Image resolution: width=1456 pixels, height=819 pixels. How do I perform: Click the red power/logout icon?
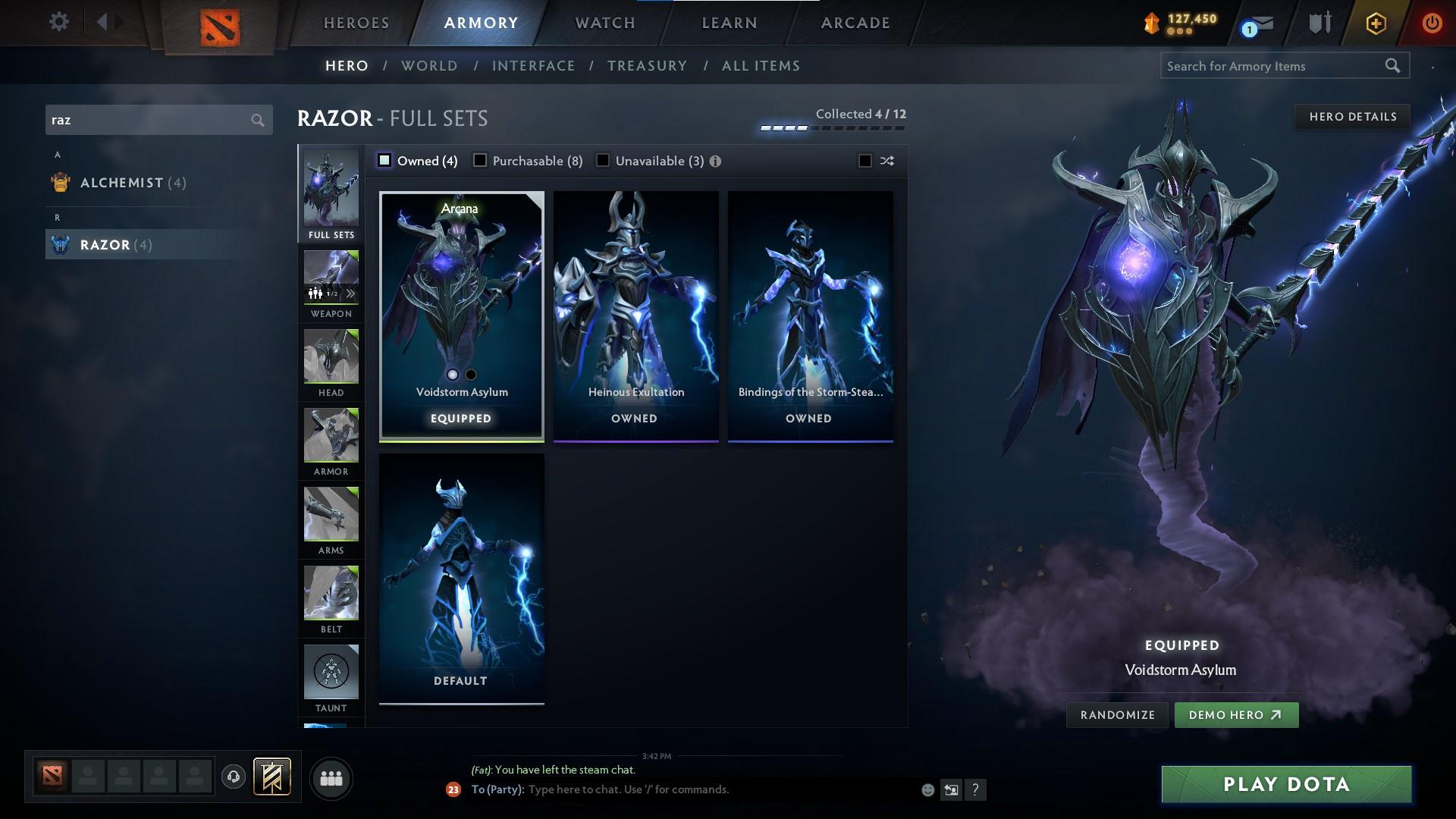(1432, 23)
